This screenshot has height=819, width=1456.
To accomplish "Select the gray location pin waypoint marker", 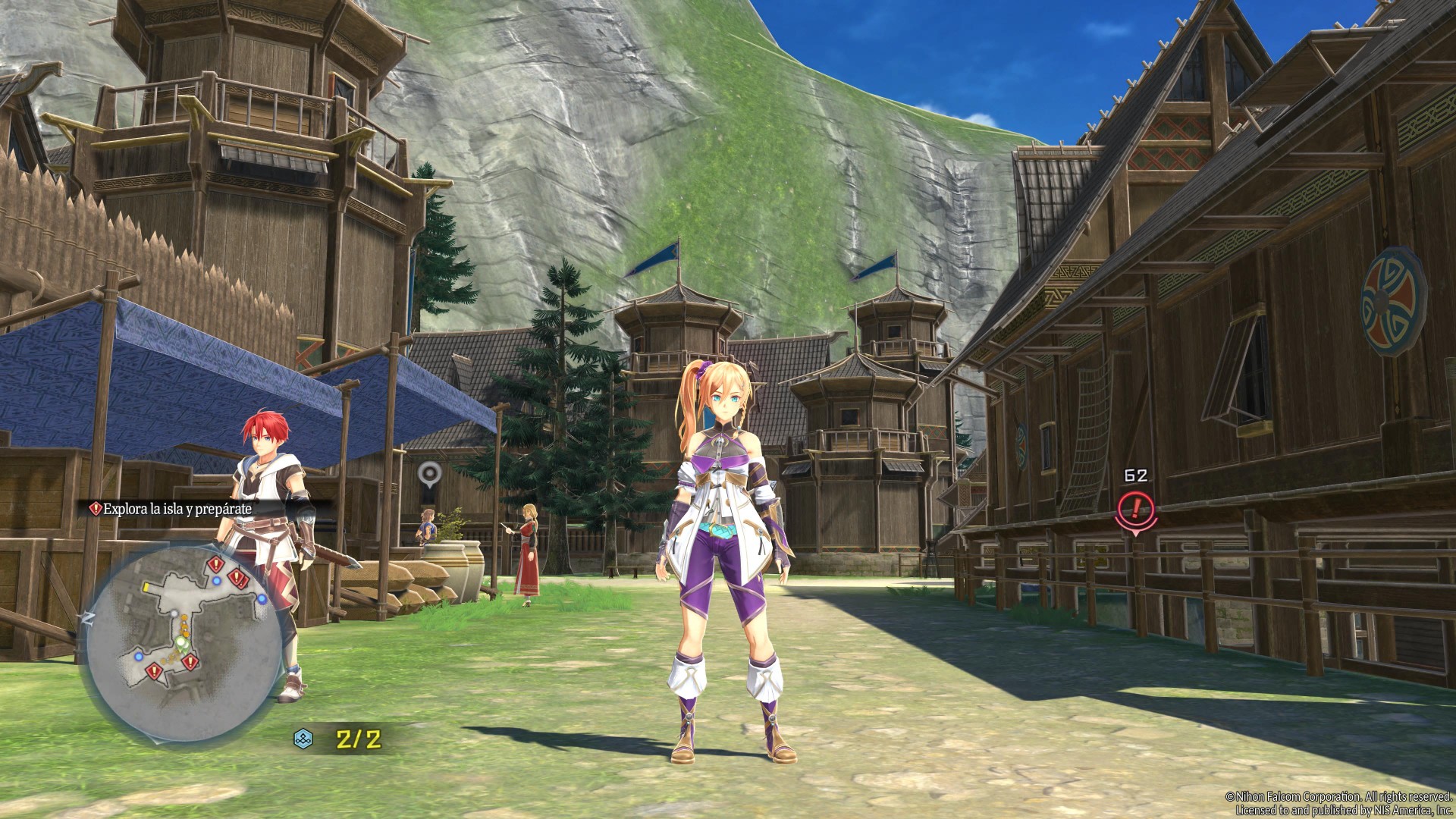I will point(429,474).
